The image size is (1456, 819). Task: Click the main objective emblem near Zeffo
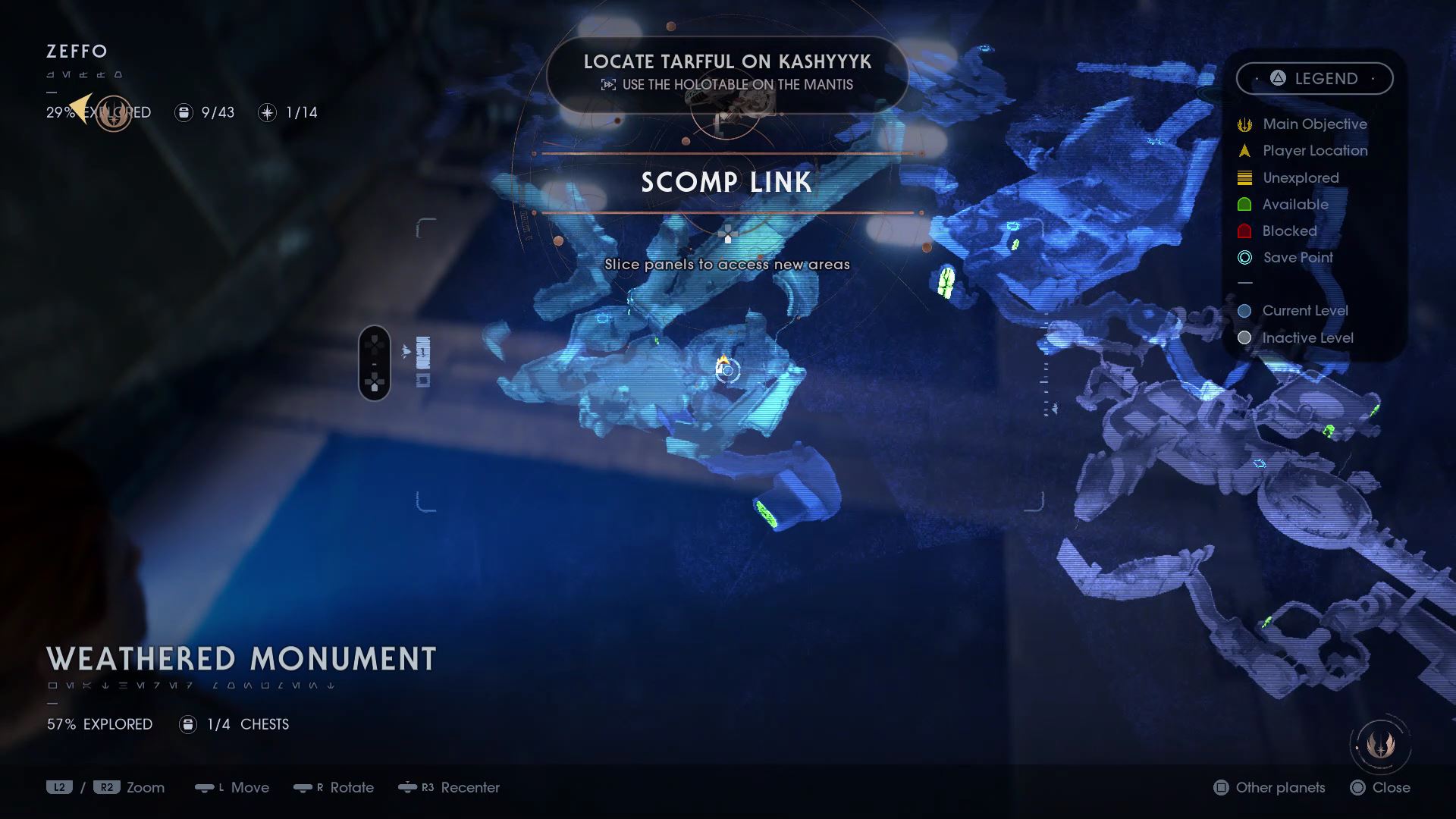click(114, 114)
